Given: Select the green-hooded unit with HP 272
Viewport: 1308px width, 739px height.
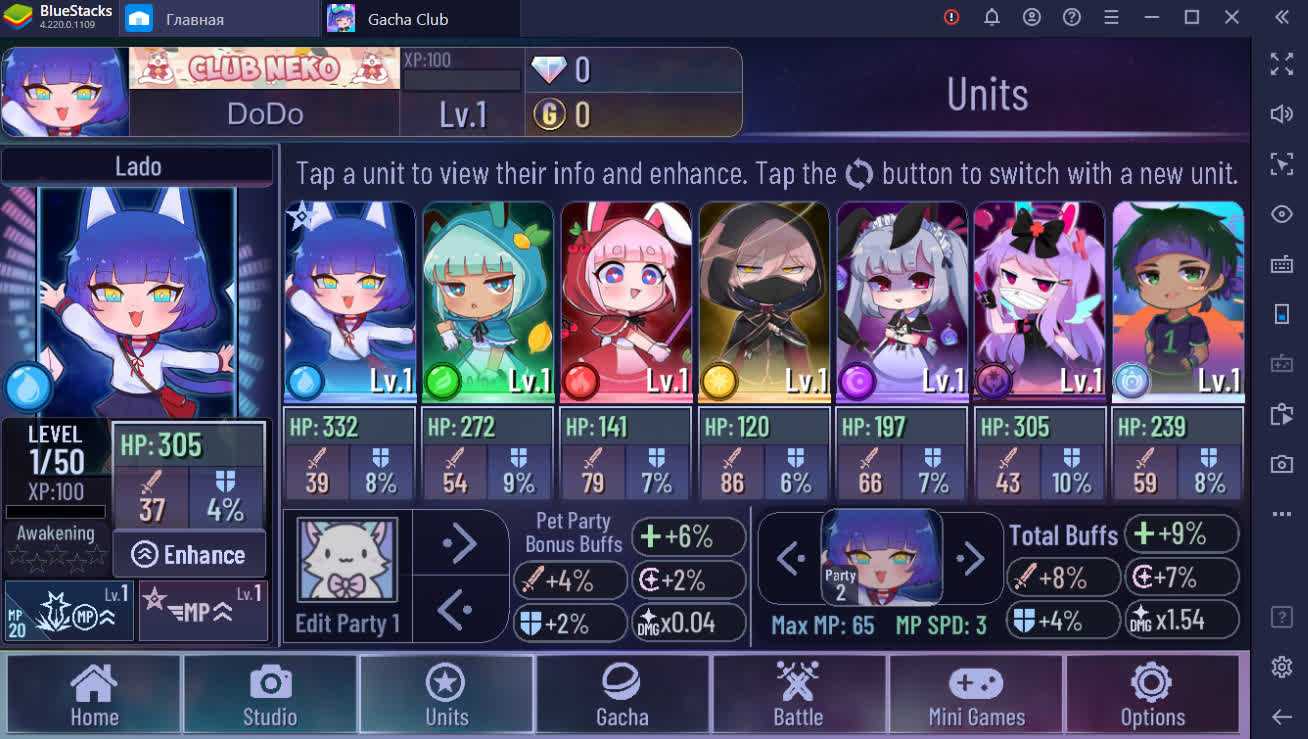Looking at the screenshot, I should [x=487, y=302].
